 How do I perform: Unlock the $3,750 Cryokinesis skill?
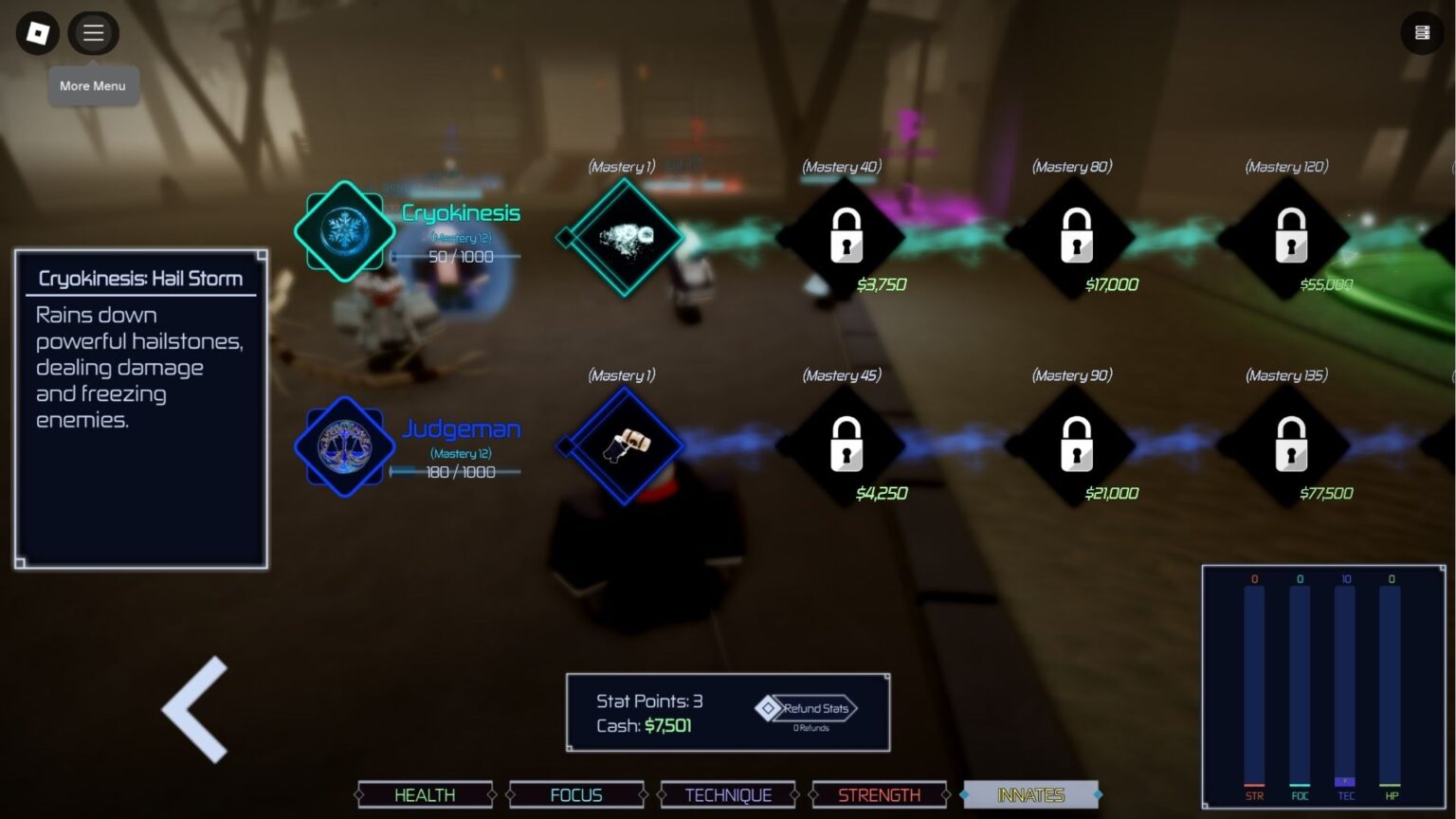(846, 236)
